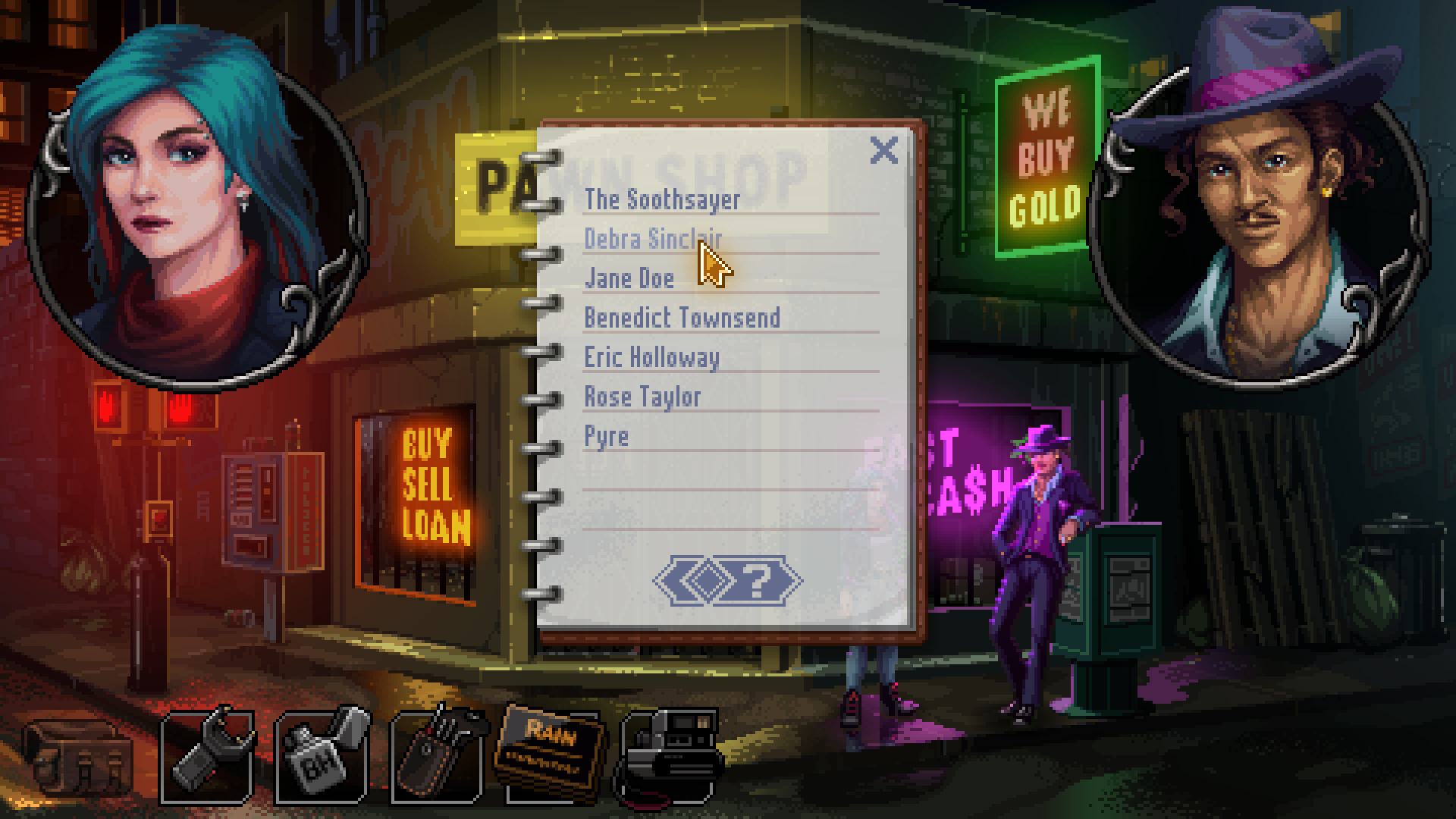The image size is (1456, 819).
Task: Select the BH lighter item
Action: [323, 755]
